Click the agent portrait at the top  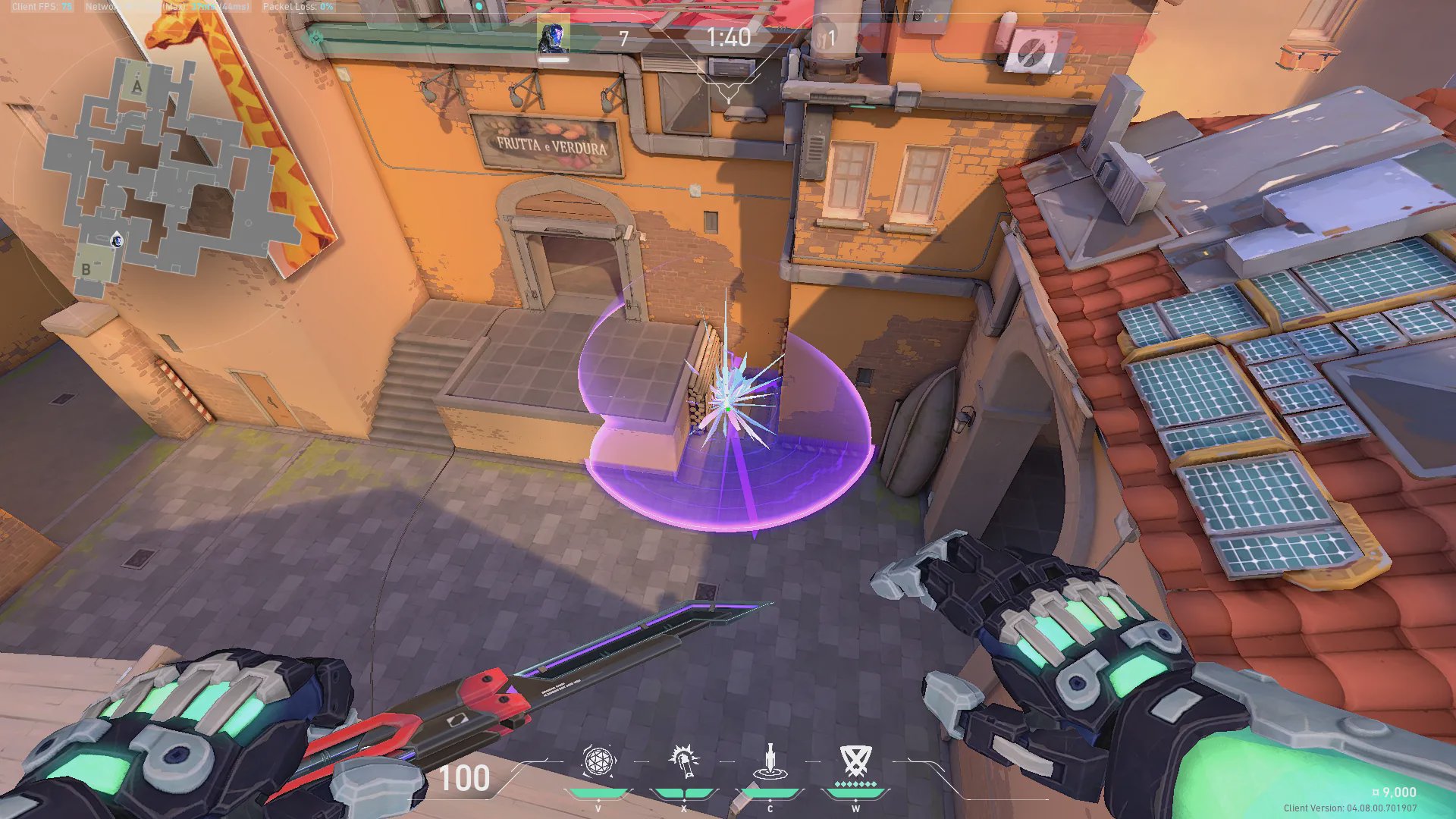[x=553, y=37]
